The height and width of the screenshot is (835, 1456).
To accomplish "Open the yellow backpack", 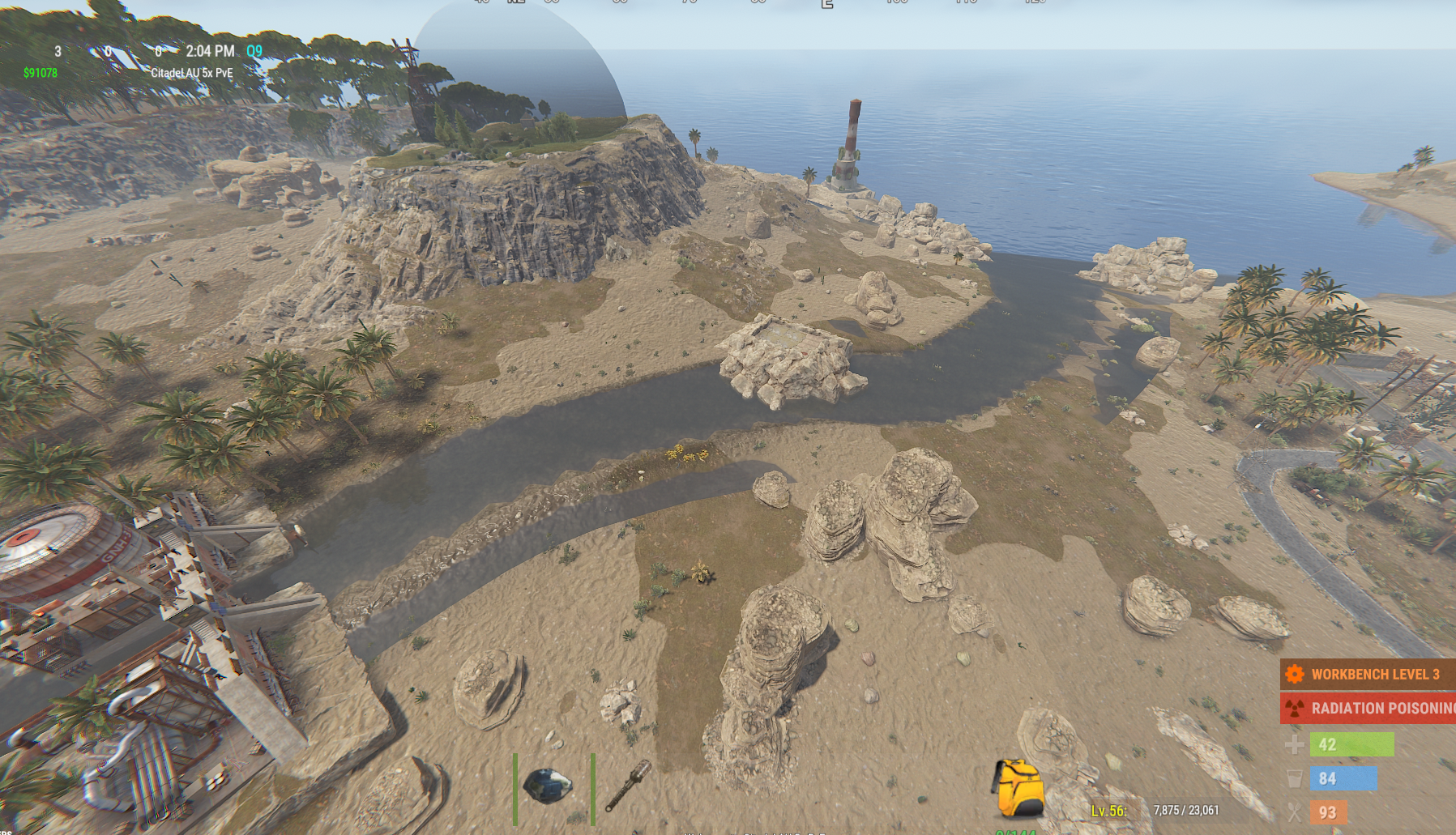I will tap(1017, 788).
